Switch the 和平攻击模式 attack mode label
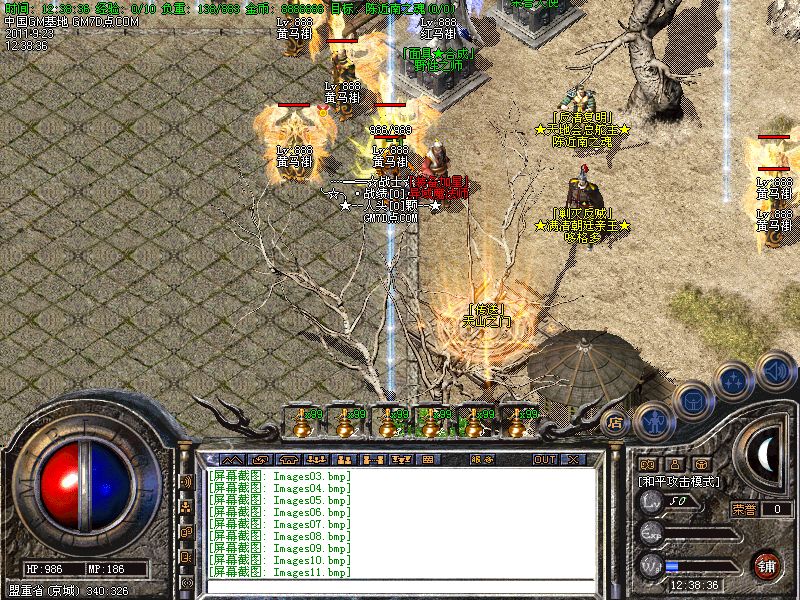Screen dimensions: 800x600 pos(680,481)
